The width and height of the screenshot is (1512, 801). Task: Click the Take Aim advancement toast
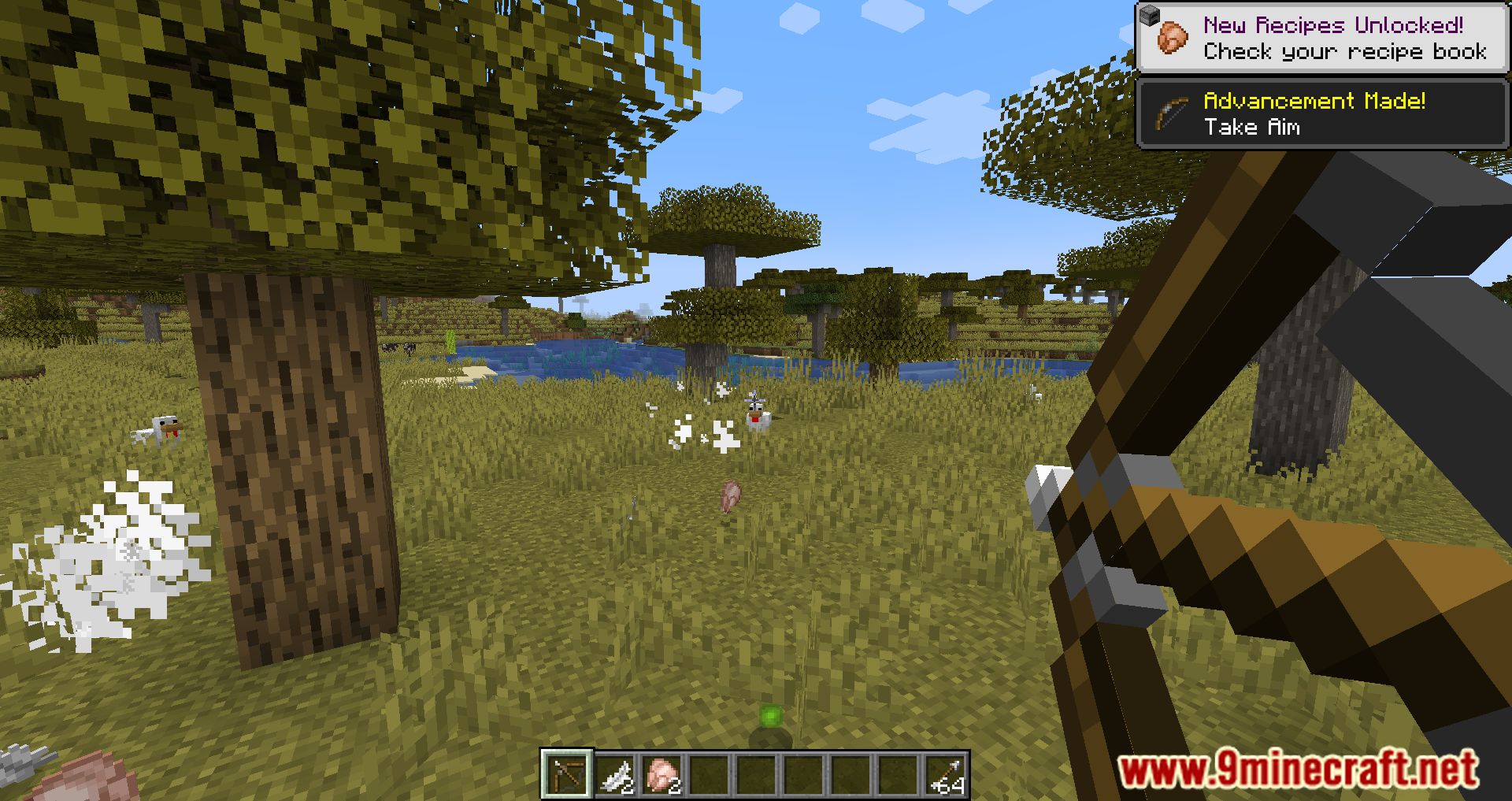click(x=1321, y=114)
